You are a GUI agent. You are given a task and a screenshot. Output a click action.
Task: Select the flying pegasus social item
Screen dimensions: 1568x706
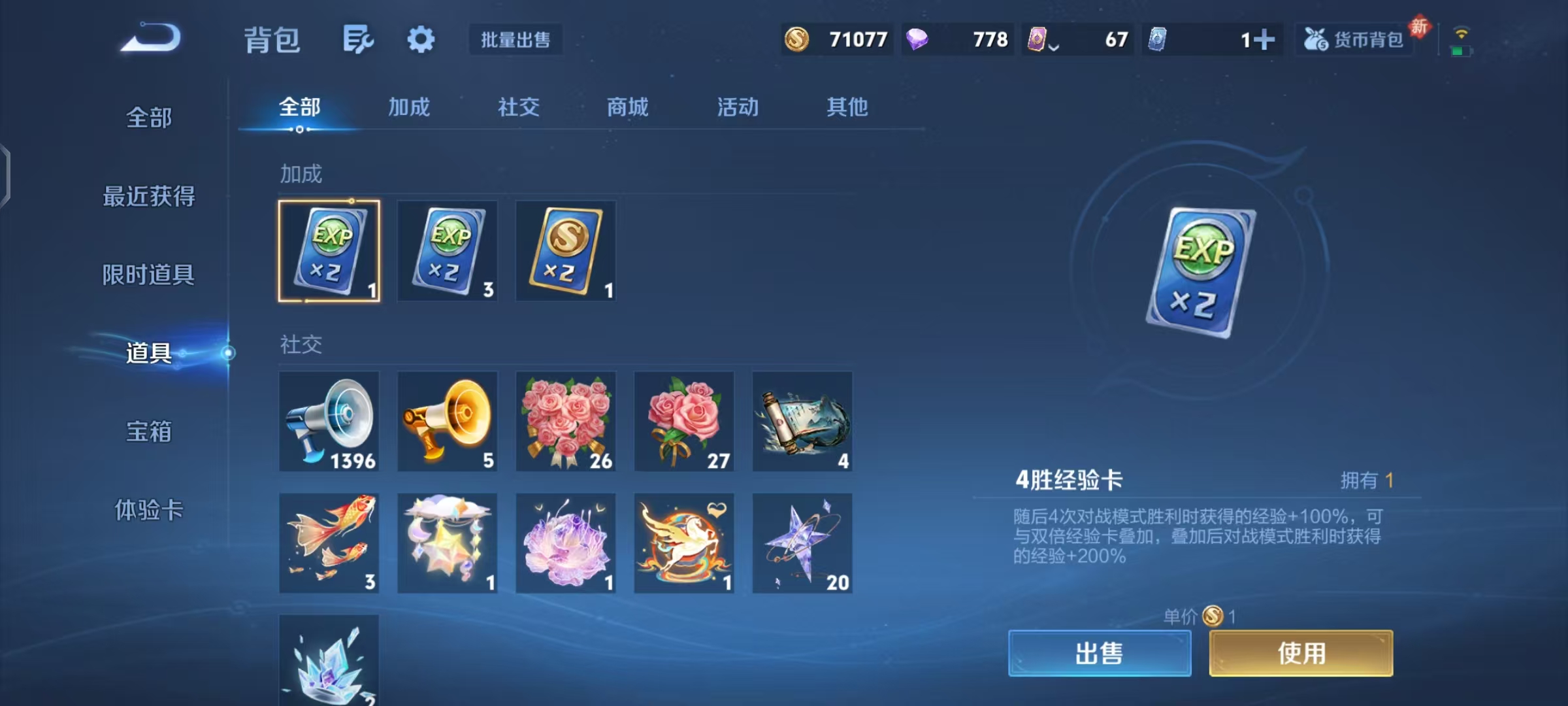[684, 543]
